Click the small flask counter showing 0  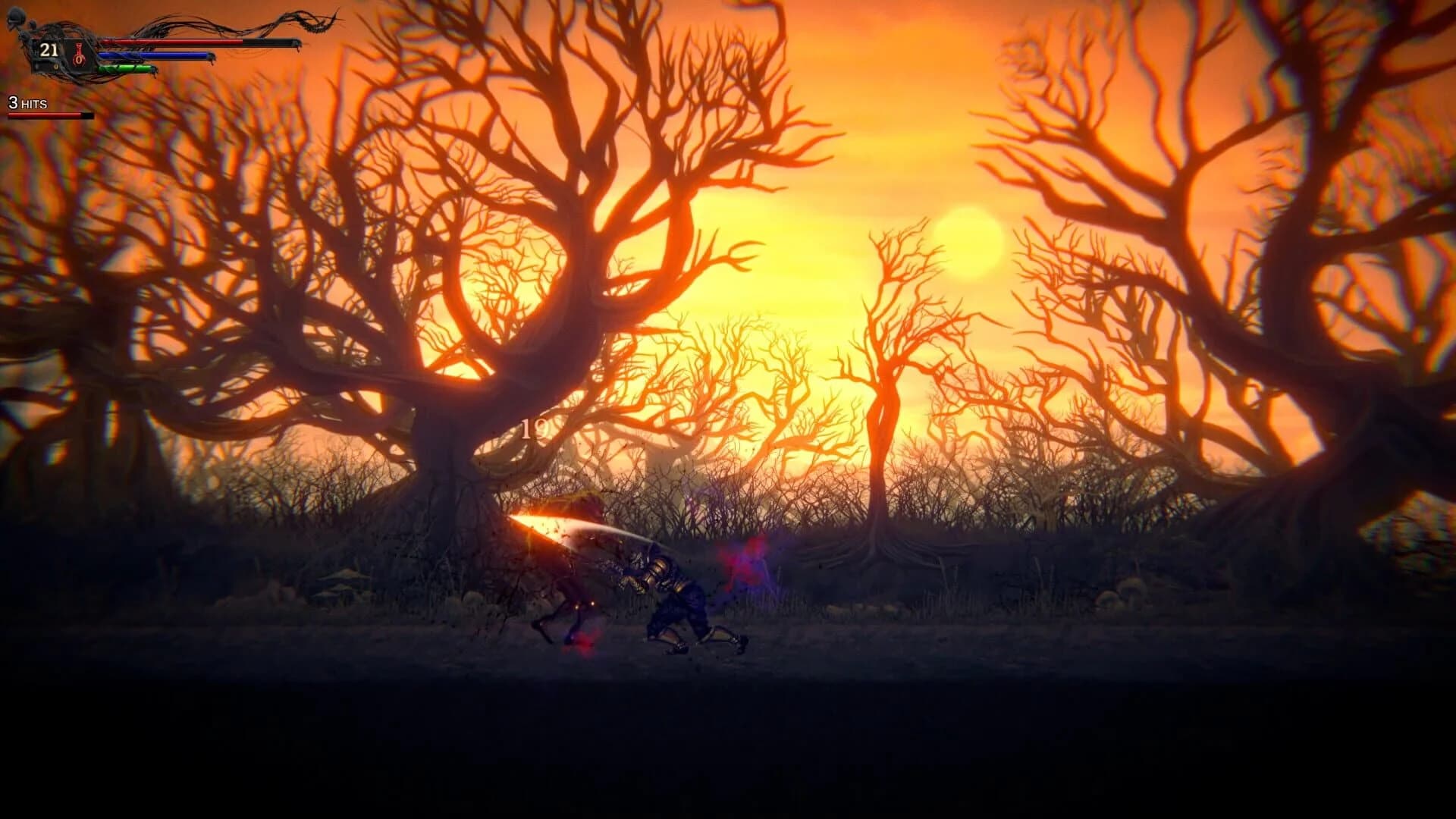[56, 67]
